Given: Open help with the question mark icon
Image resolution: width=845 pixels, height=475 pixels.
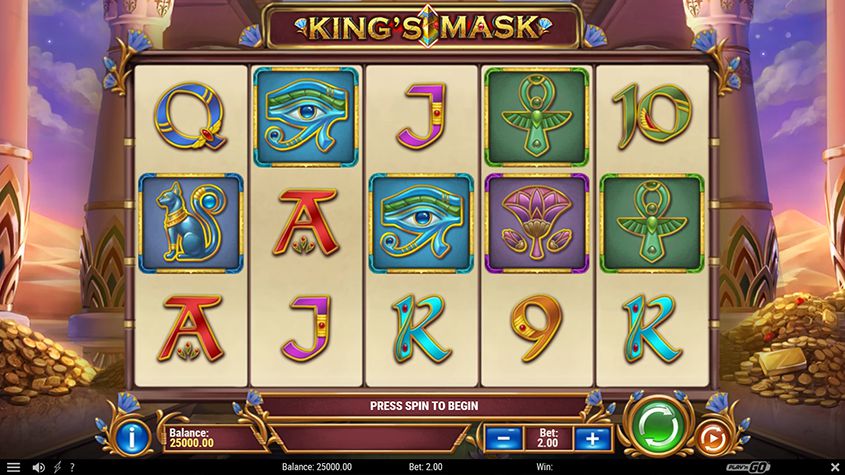Looking at the screenshot, I should (x=72, y=467).
